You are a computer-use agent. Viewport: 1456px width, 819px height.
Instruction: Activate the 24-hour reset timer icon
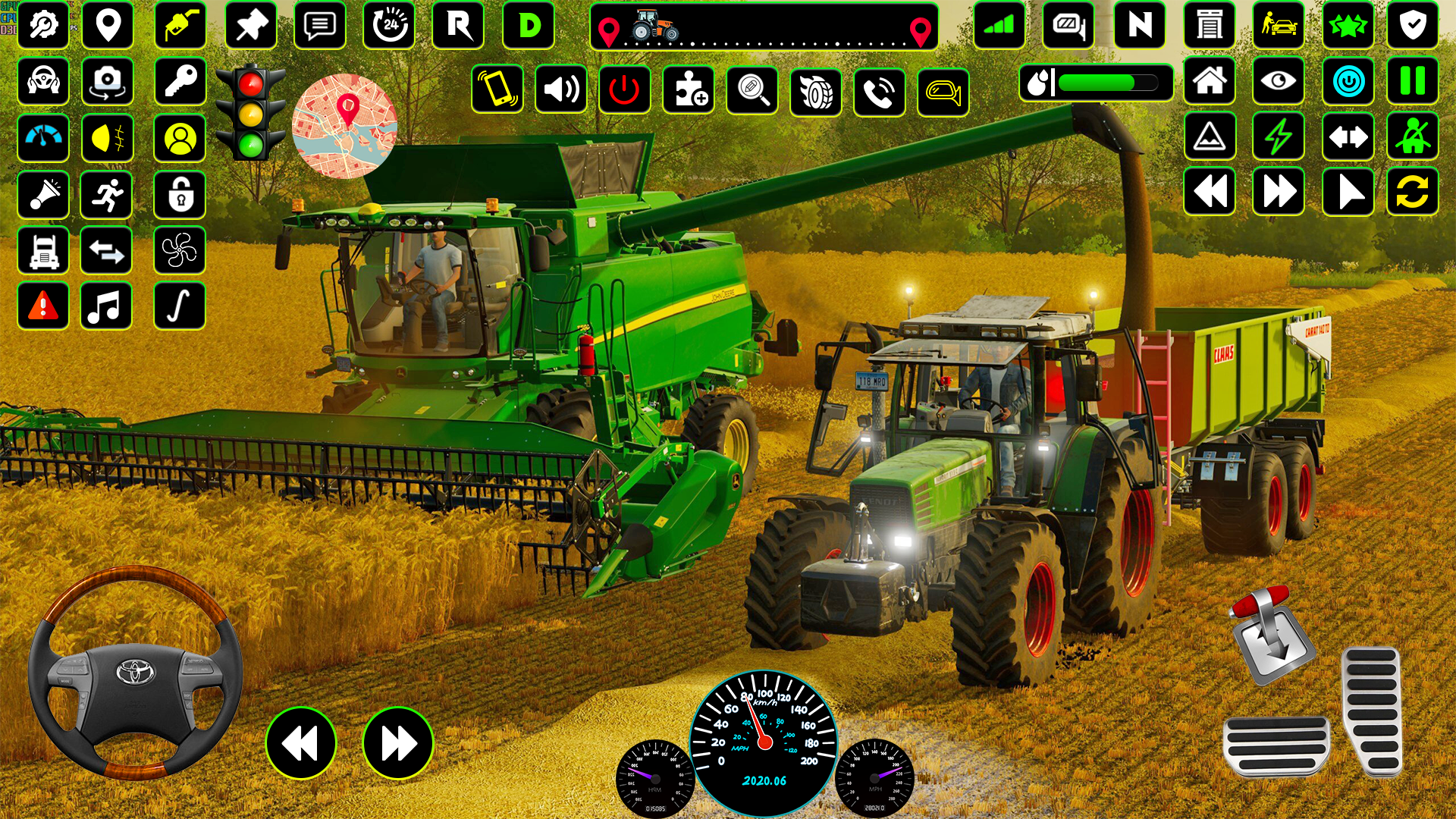coord(389,27)
